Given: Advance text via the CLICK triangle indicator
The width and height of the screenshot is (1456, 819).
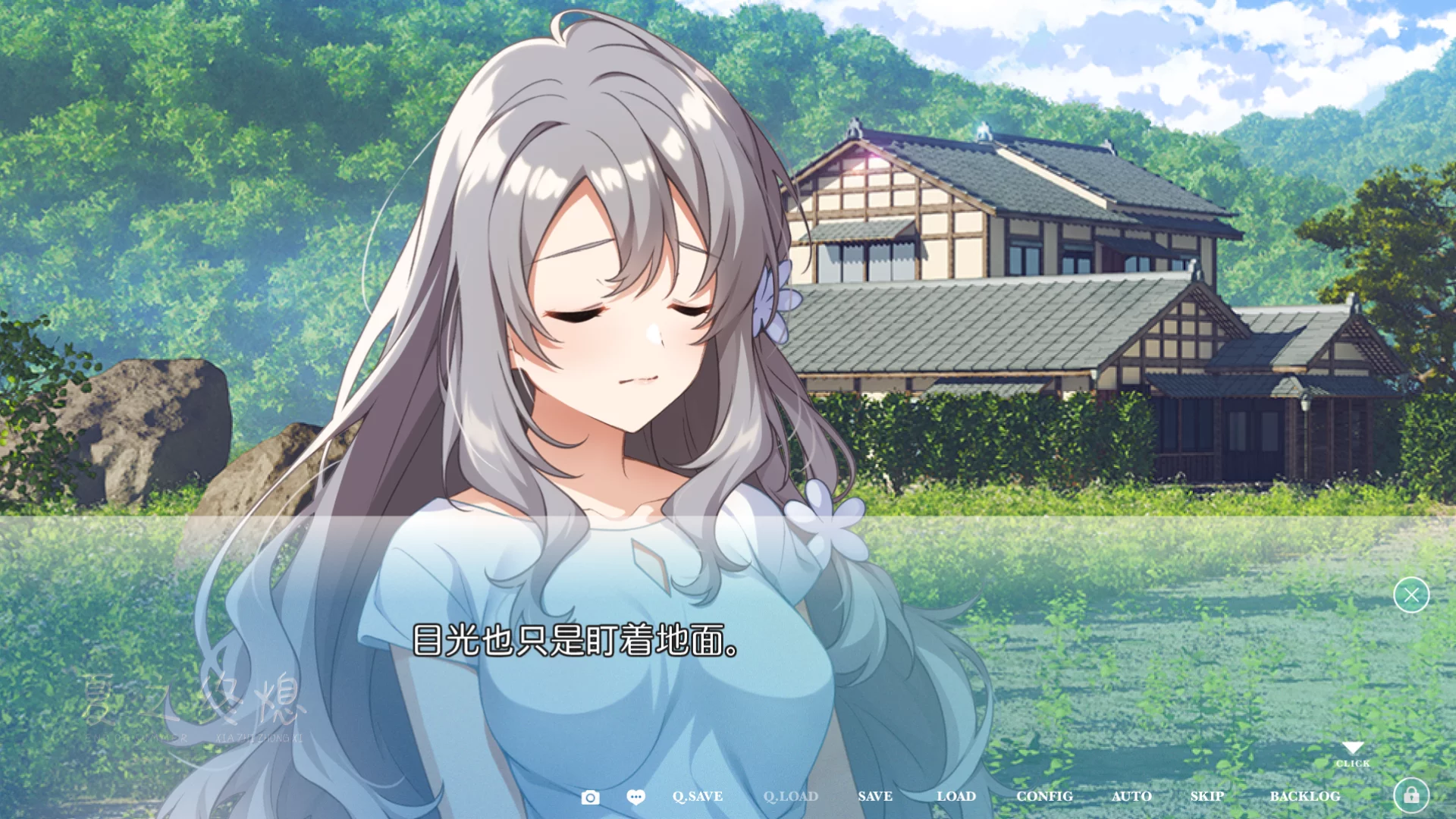Looking at the screenshot, I should point(1353,747).
